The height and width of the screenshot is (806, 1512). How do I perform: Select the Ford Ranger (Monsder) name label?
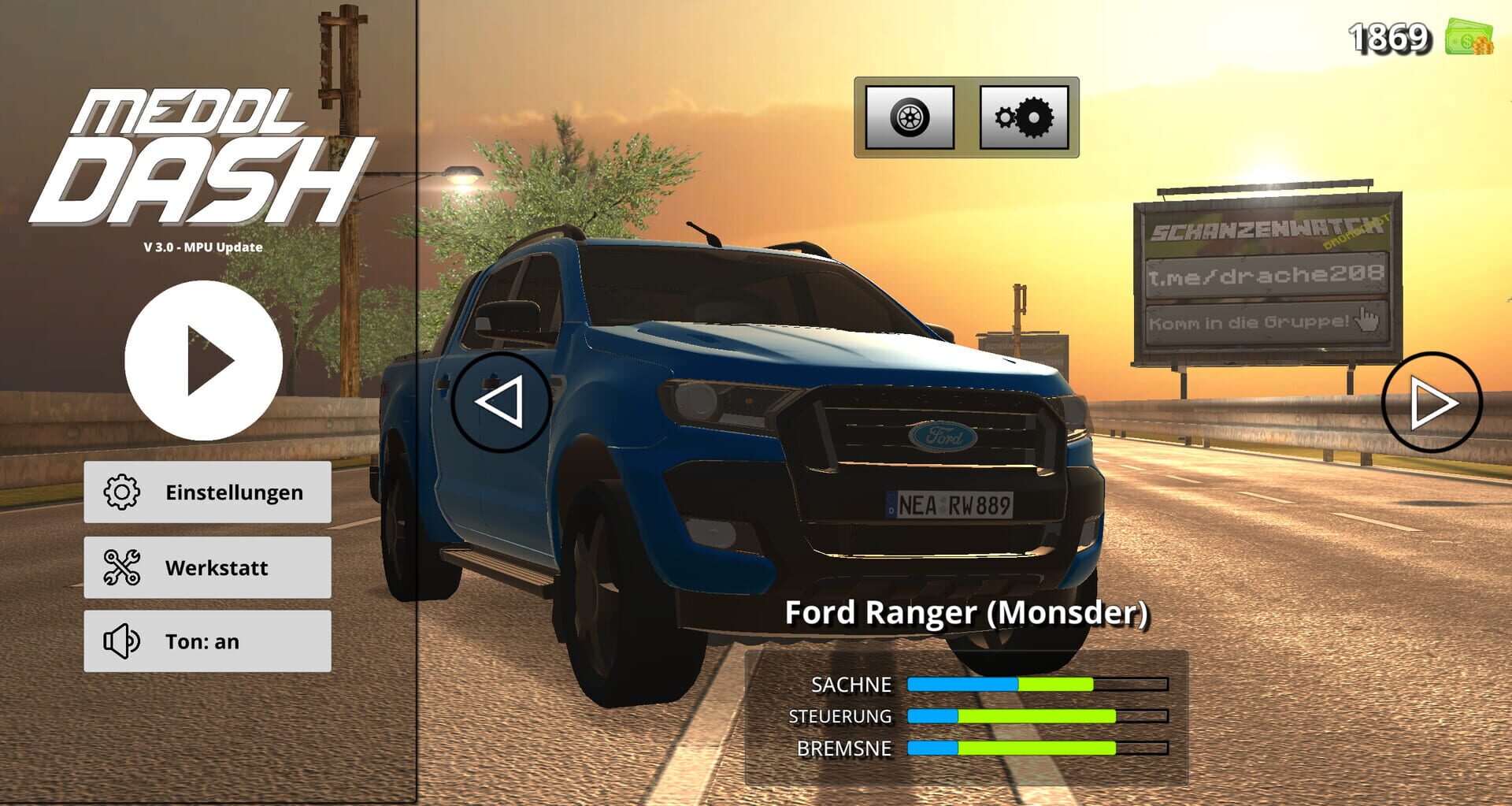pos(967,614)
